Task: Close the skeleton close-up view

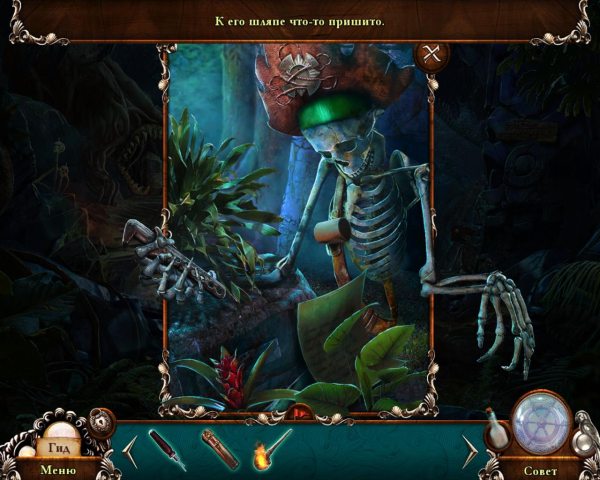Action: coord(433,56)
